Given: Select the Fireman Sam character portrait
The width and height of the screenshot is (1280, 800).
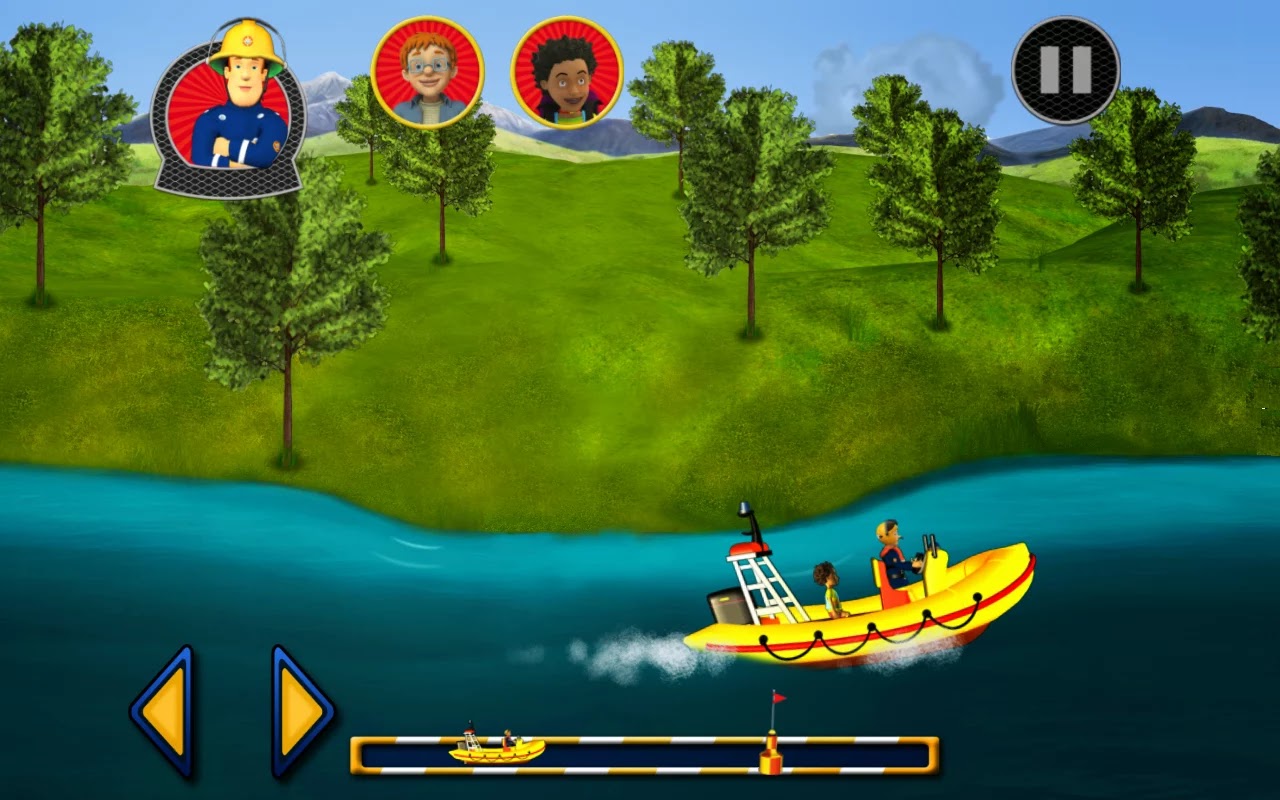Looking at the screenshot, I should coord(232,100).
